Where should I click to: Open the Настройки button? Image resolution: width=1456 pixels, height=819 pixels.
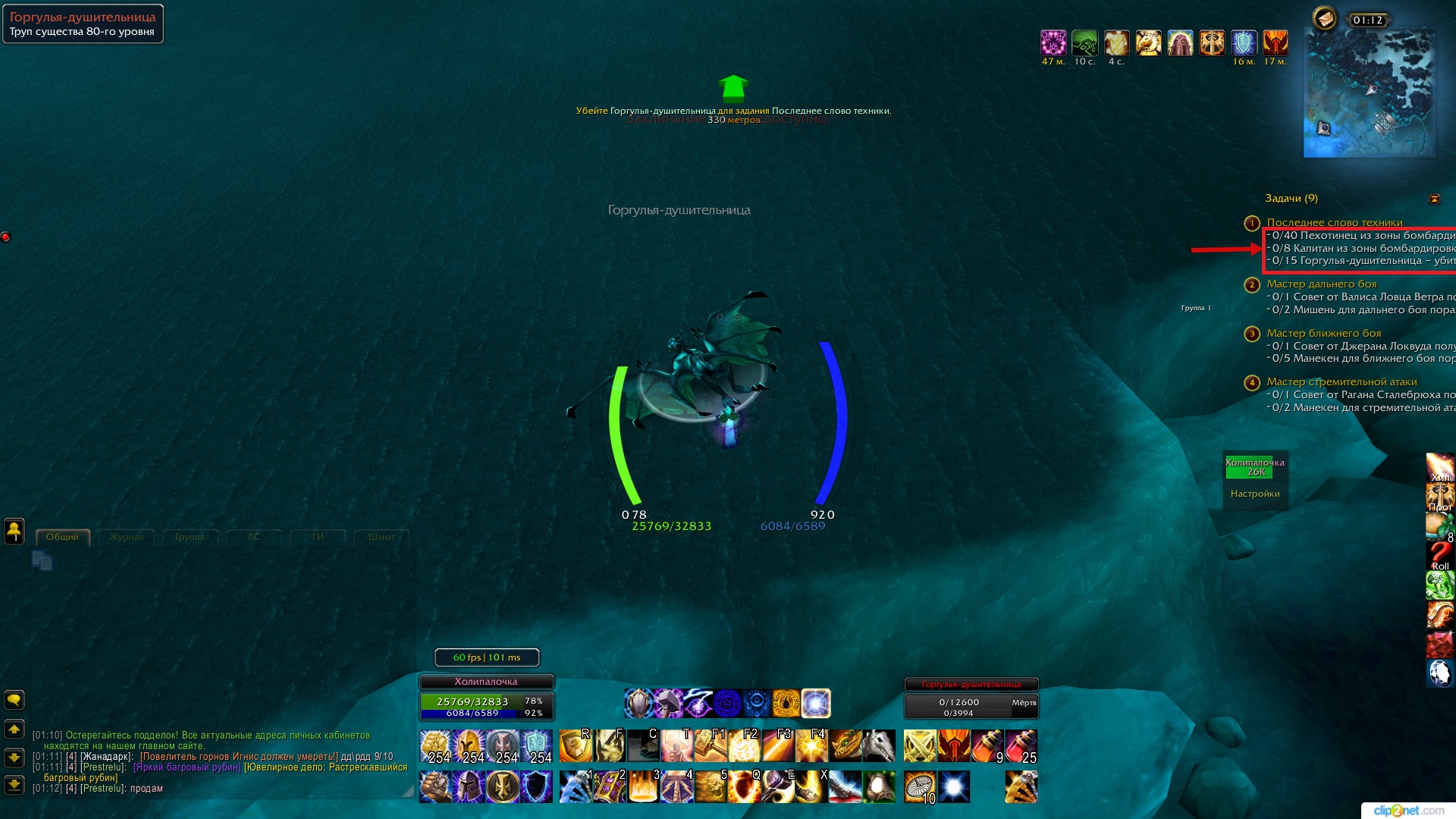(1255, 494)
